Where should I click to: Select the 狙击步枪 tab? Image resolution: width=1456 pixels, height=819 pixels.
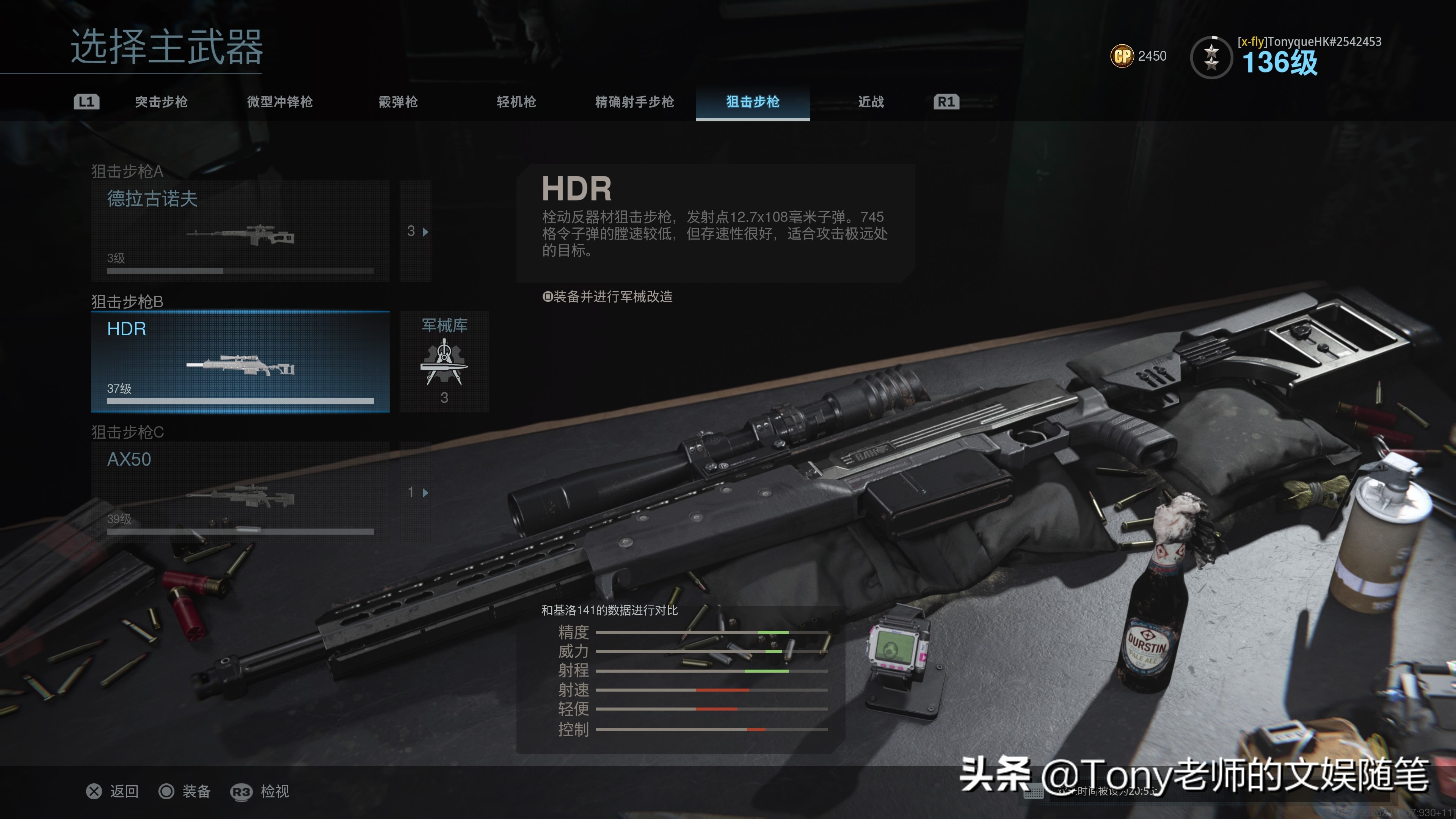coord(752,102)
